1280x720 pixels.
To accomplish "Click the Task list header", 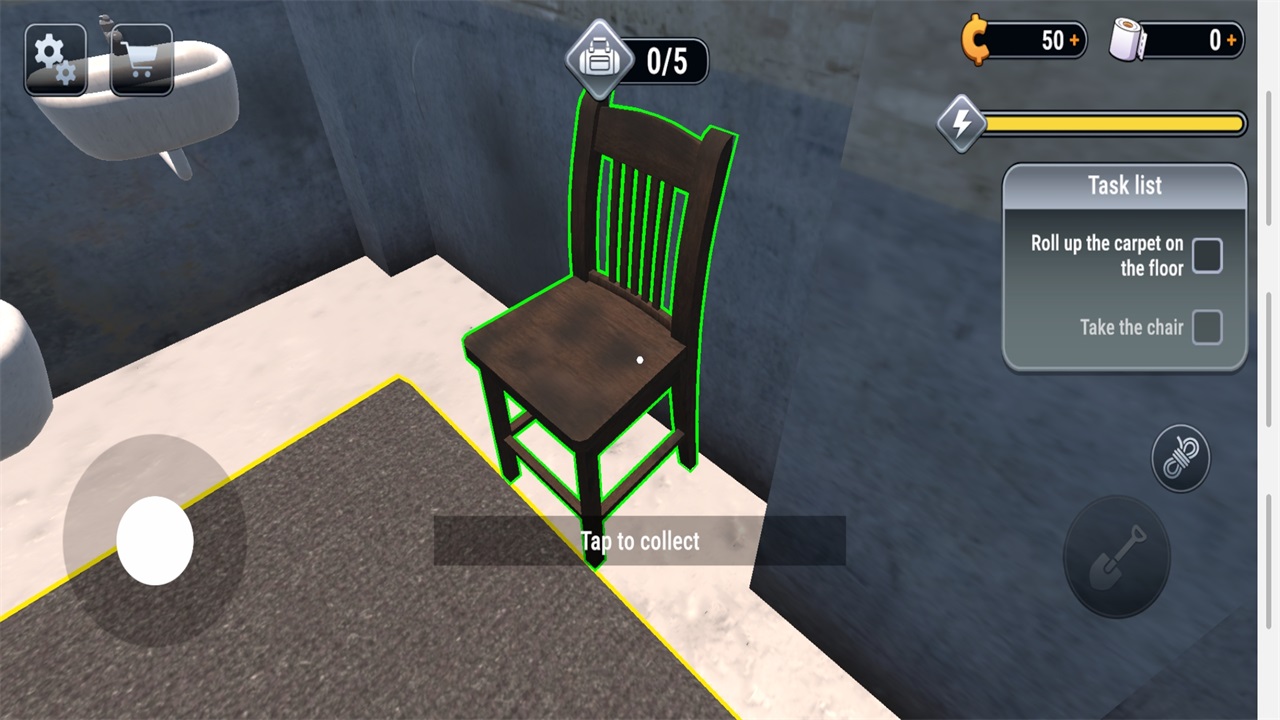I will tap(1124, 185).
